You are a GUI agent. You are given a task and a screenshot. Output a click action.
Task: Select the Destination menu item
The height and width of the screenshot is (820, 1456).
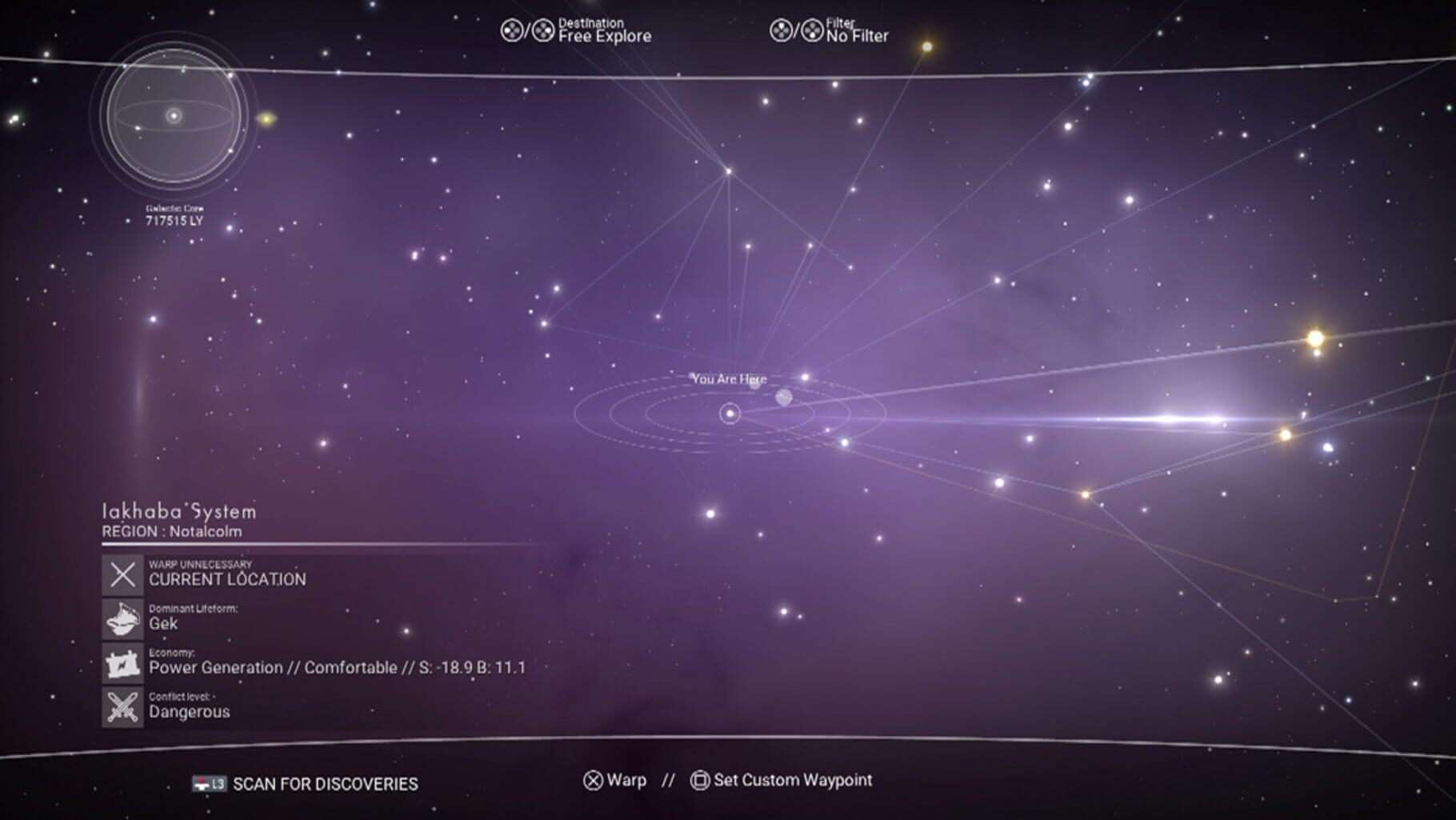tap(593, 23)
